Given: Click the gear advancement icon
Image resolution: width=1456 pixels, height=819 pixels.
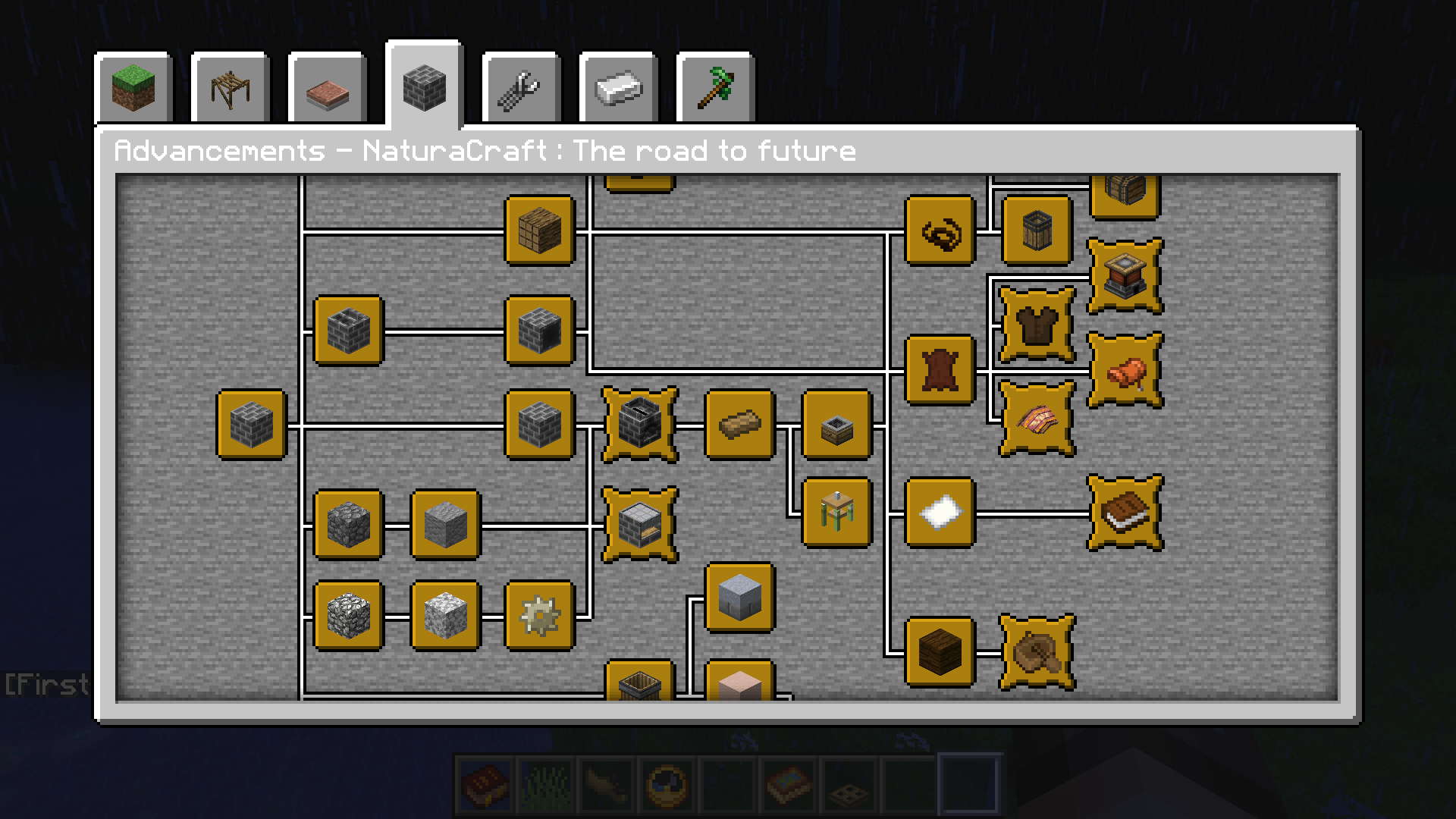Looking at the screenshot, I should (x=540, y=616).
